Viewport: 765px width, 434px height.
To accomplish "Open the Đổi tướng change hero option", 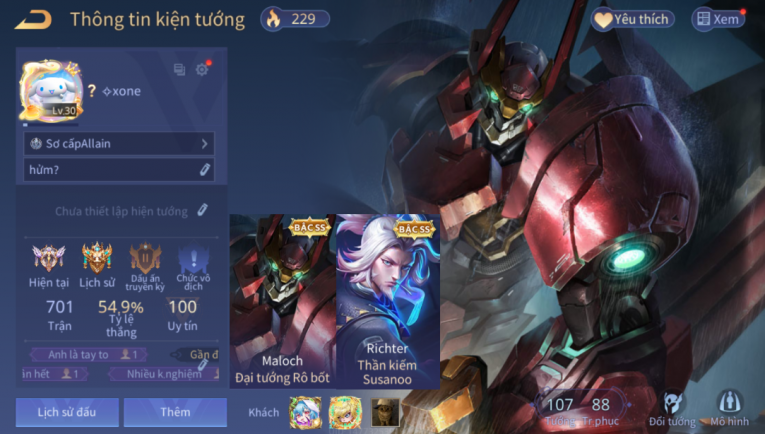I will [674, 407].
